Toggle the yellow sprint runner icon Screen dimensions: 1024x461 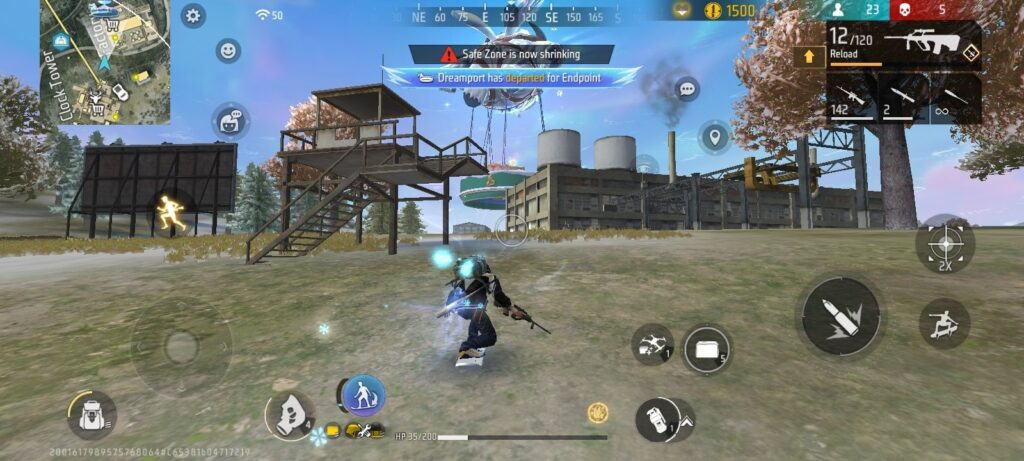pyautogui.click(x=170, y=213)
